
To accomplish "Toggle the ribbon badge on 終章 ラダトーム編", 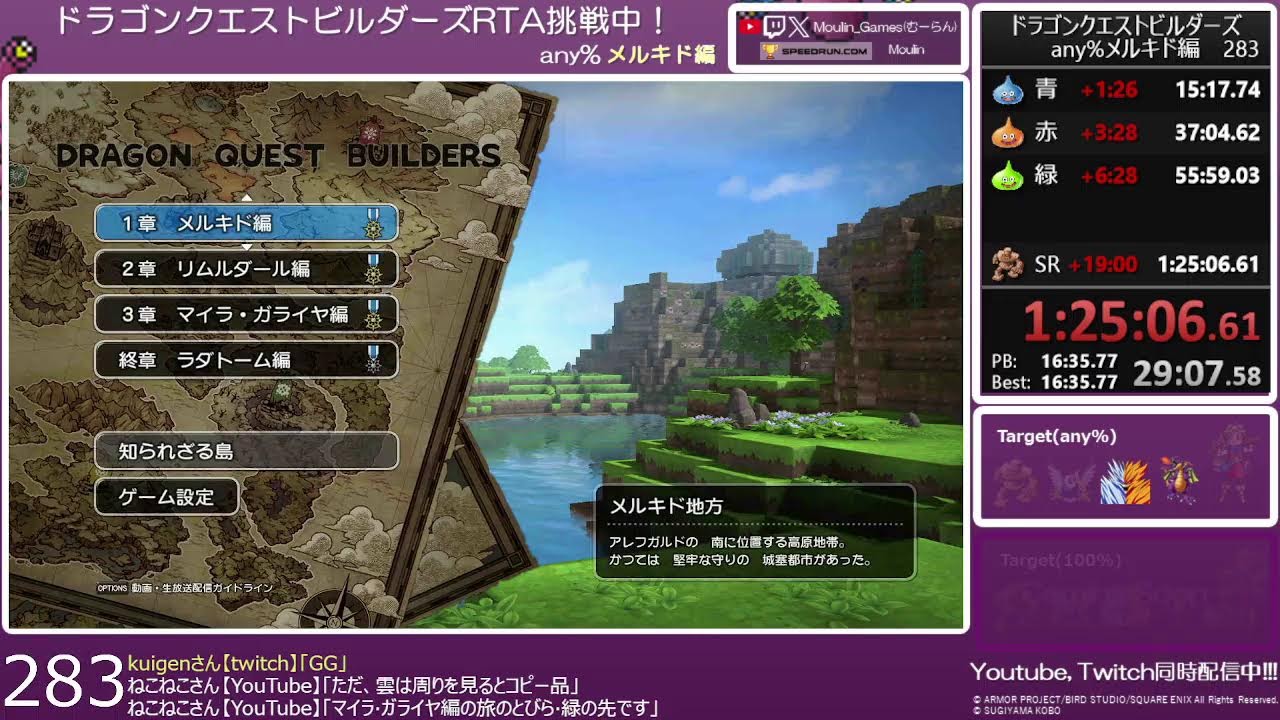I will tap(375, 360).
